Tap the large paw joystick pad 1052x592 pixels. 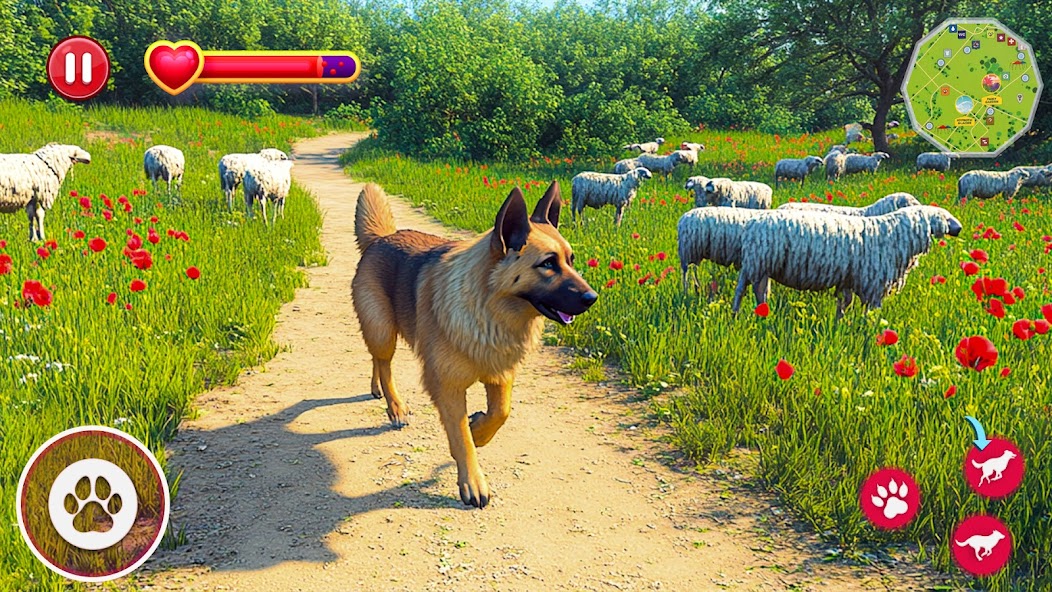93,503
